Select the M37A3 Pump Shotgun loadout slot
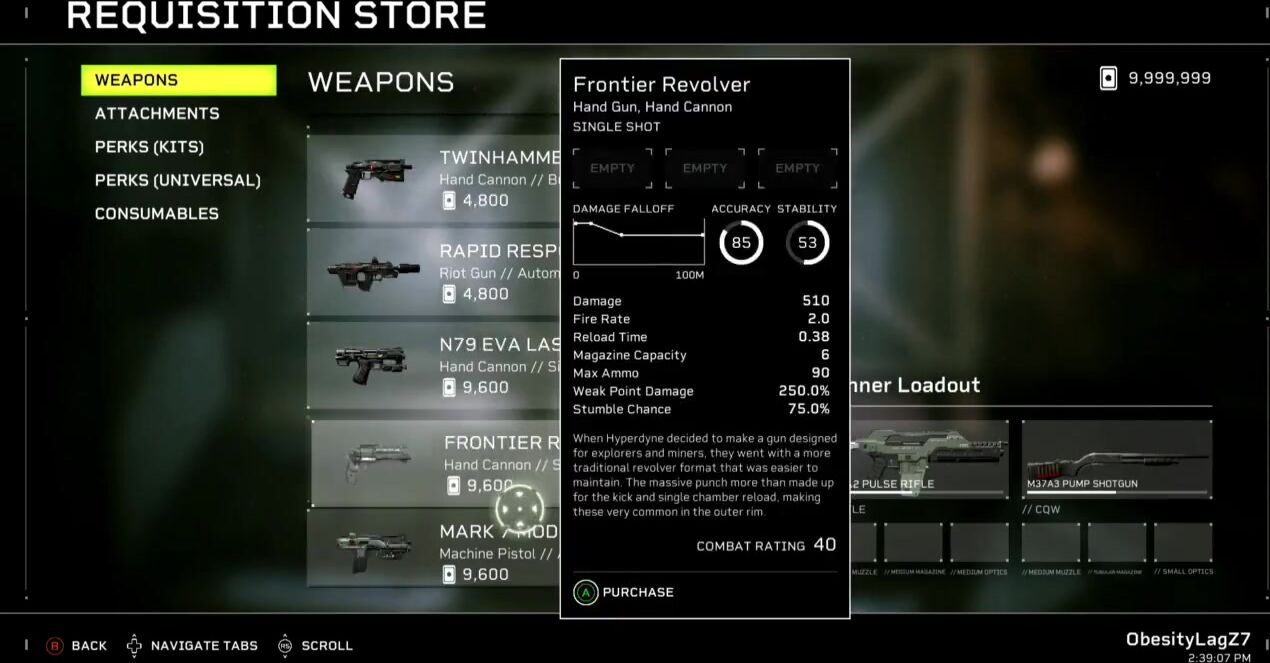Screen dimensions: 1270x663 coord(1116,460)
